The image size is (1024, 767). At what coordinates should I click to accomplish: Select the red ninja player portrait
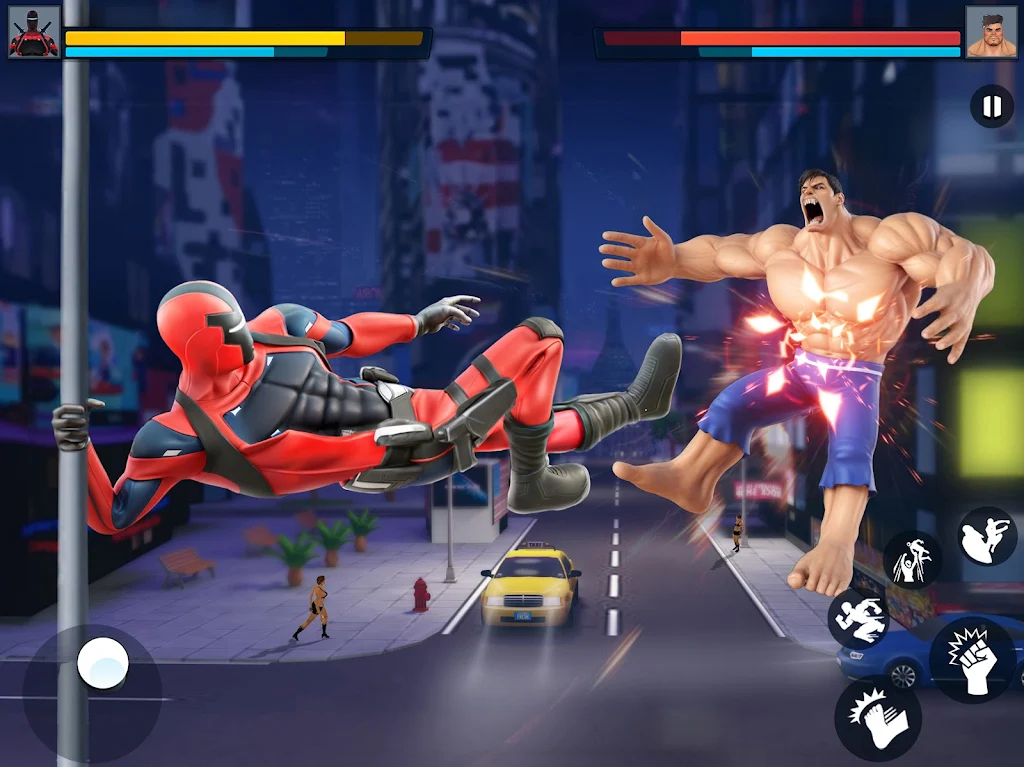[x=35, y=32]
